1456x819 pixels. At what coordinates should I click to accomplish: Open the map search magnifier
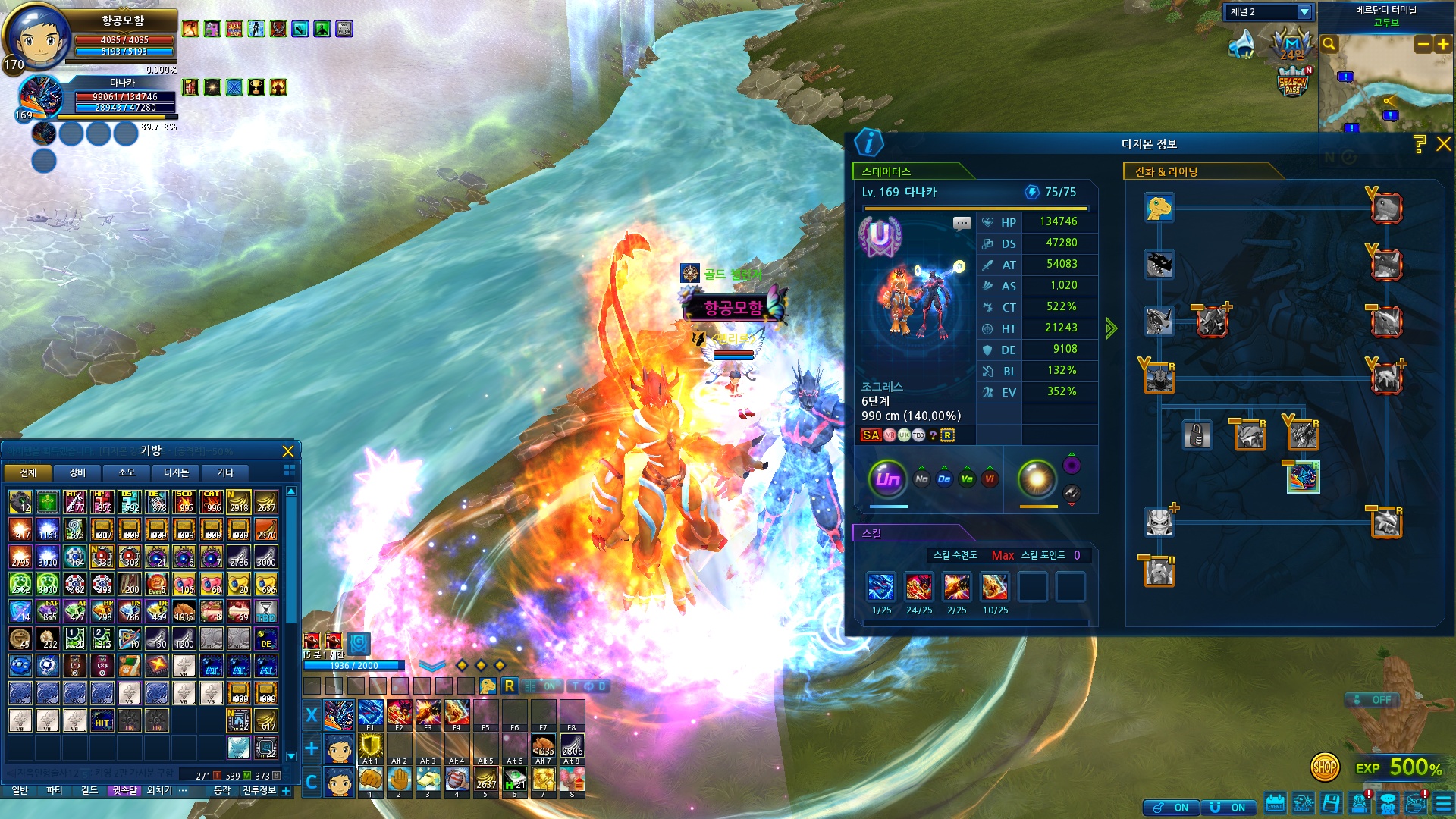[x=1329, y=45]
